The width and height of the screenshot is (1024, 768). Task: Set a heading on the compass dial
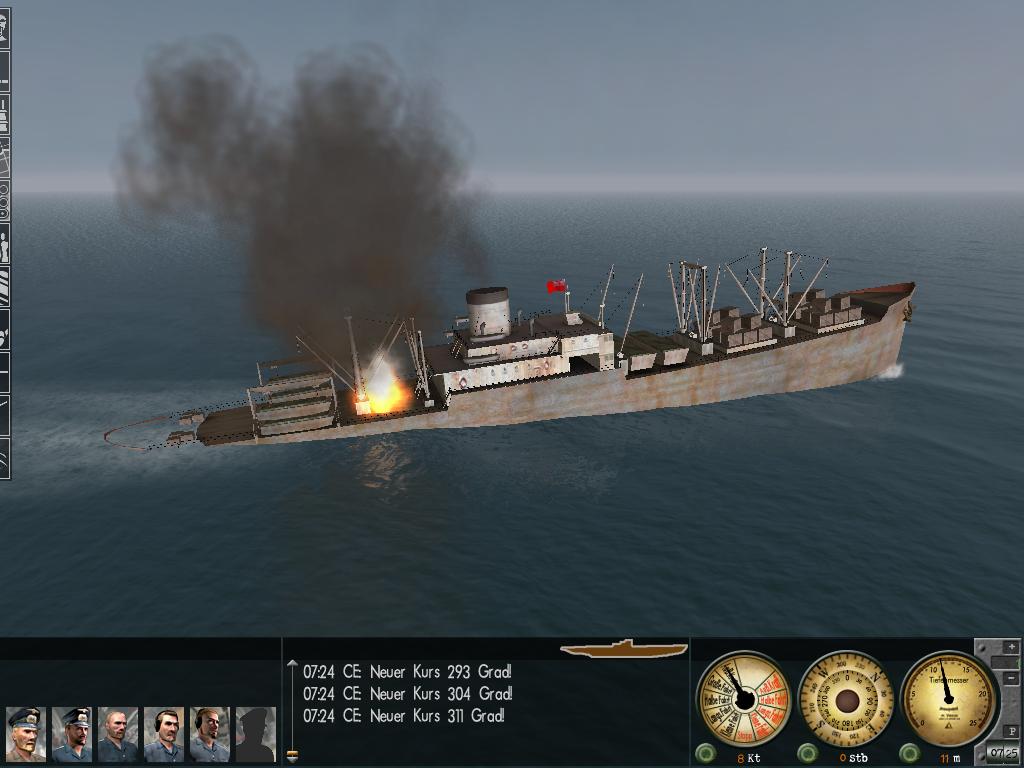(846, 698)
